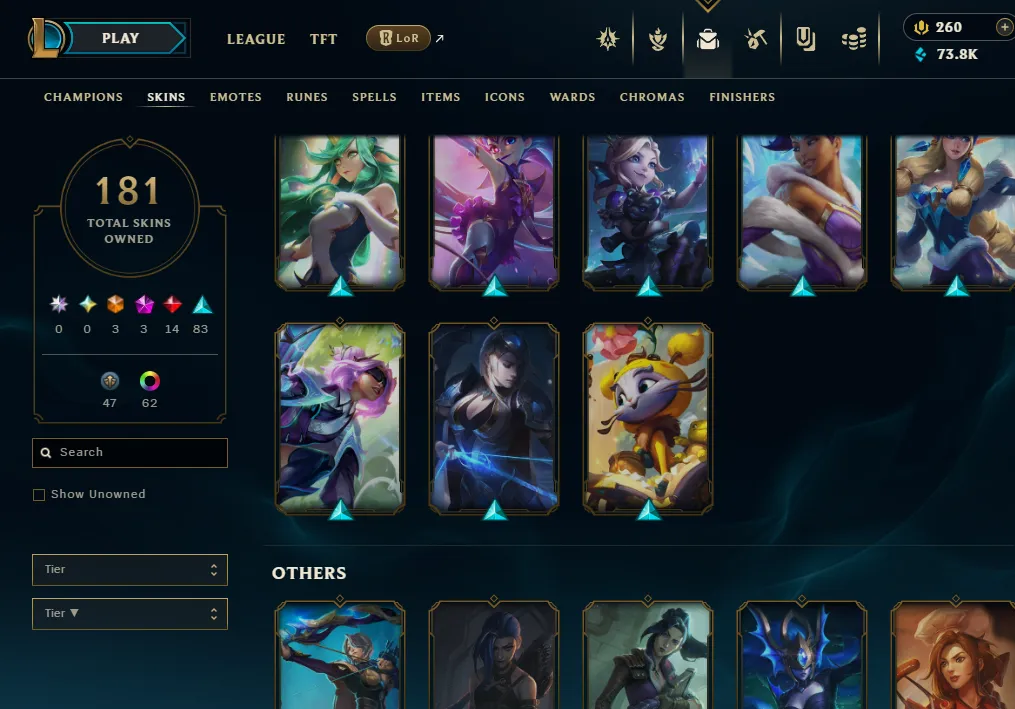Click the skin Search field

click(x=130, y=453)
